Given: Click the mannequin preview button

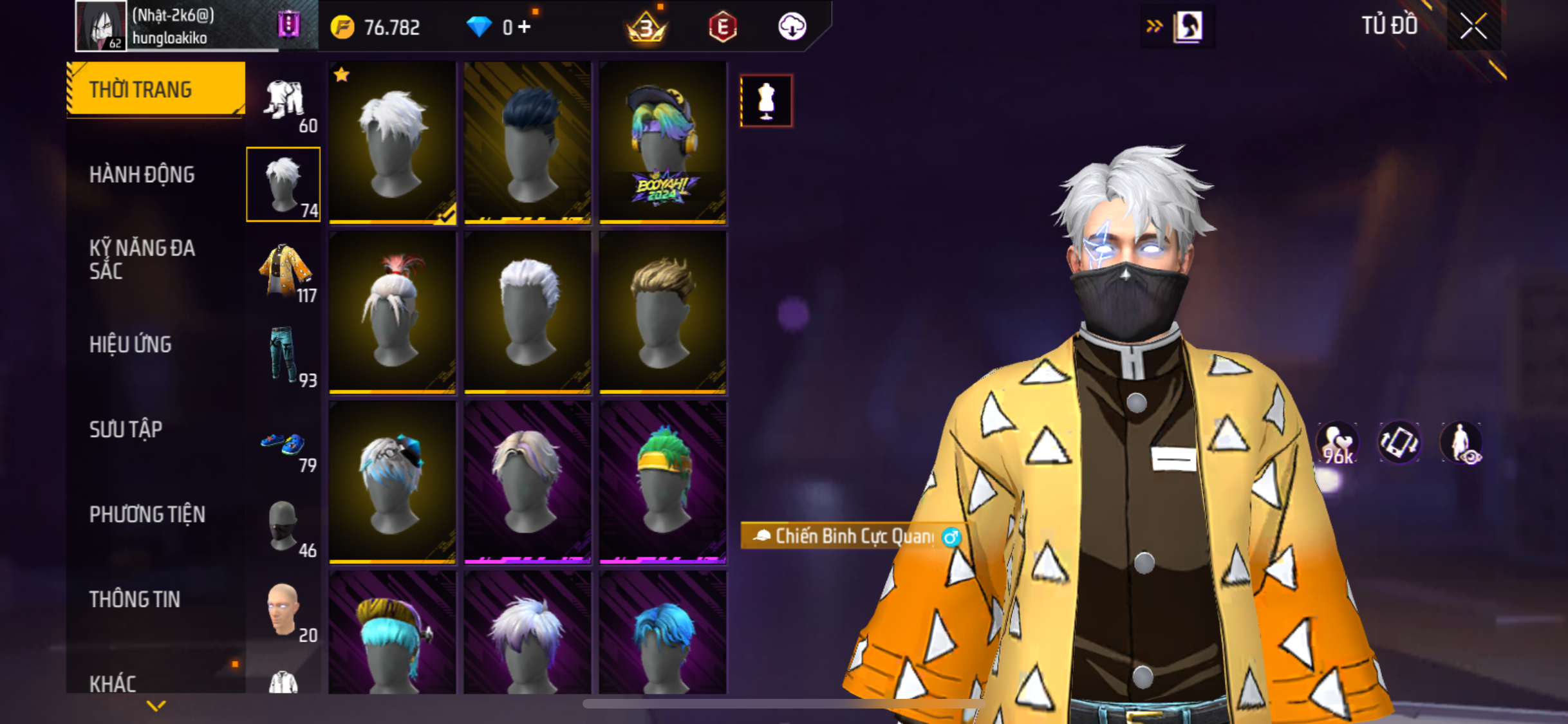Looking at the screenshot, I should (x=766, y=101).
